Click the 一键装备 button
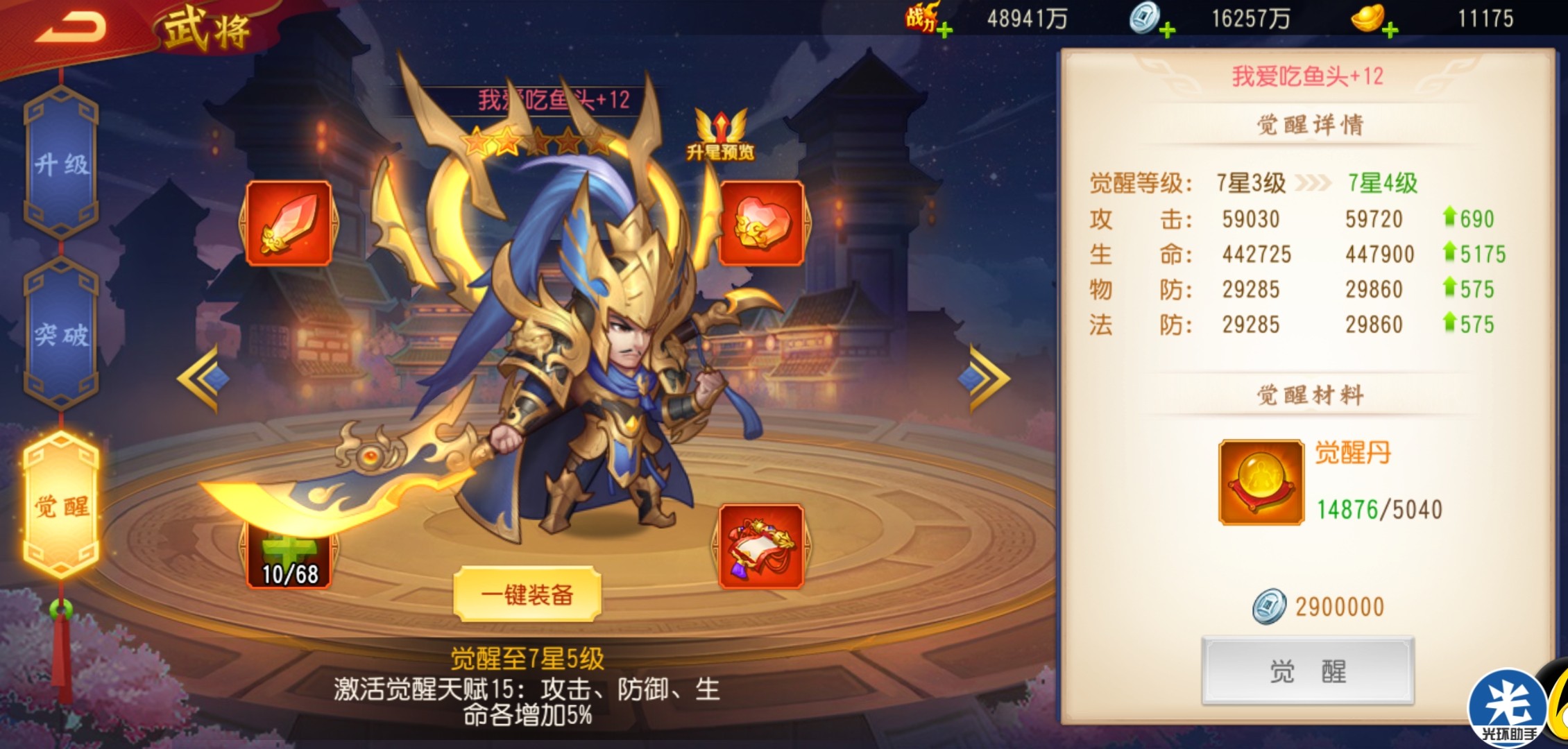 527,594
